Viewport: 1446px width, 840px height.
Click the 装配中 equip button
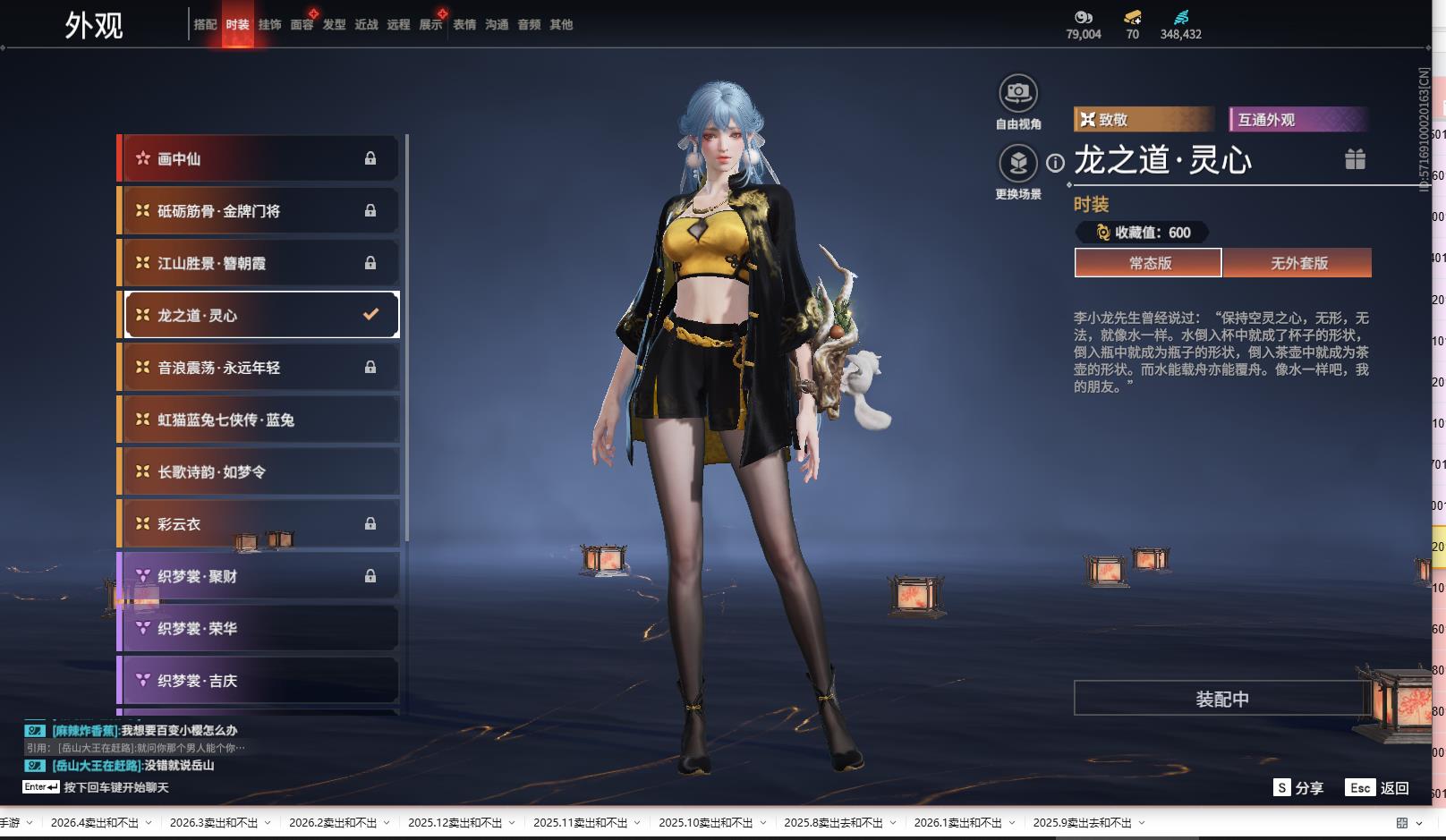coord(1221,699)
